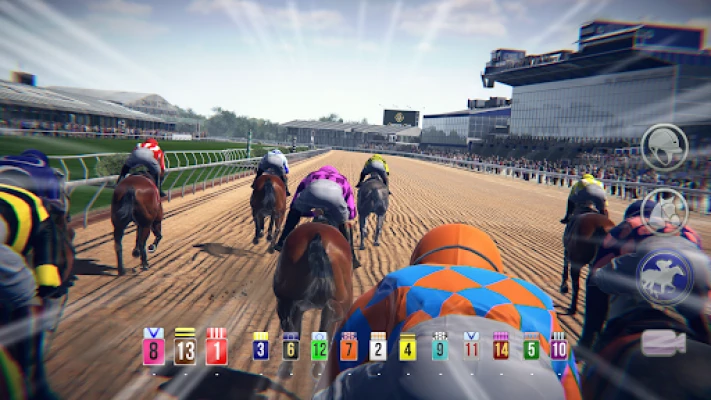Click the dark green number 5 badge

(x=531, y=347)
